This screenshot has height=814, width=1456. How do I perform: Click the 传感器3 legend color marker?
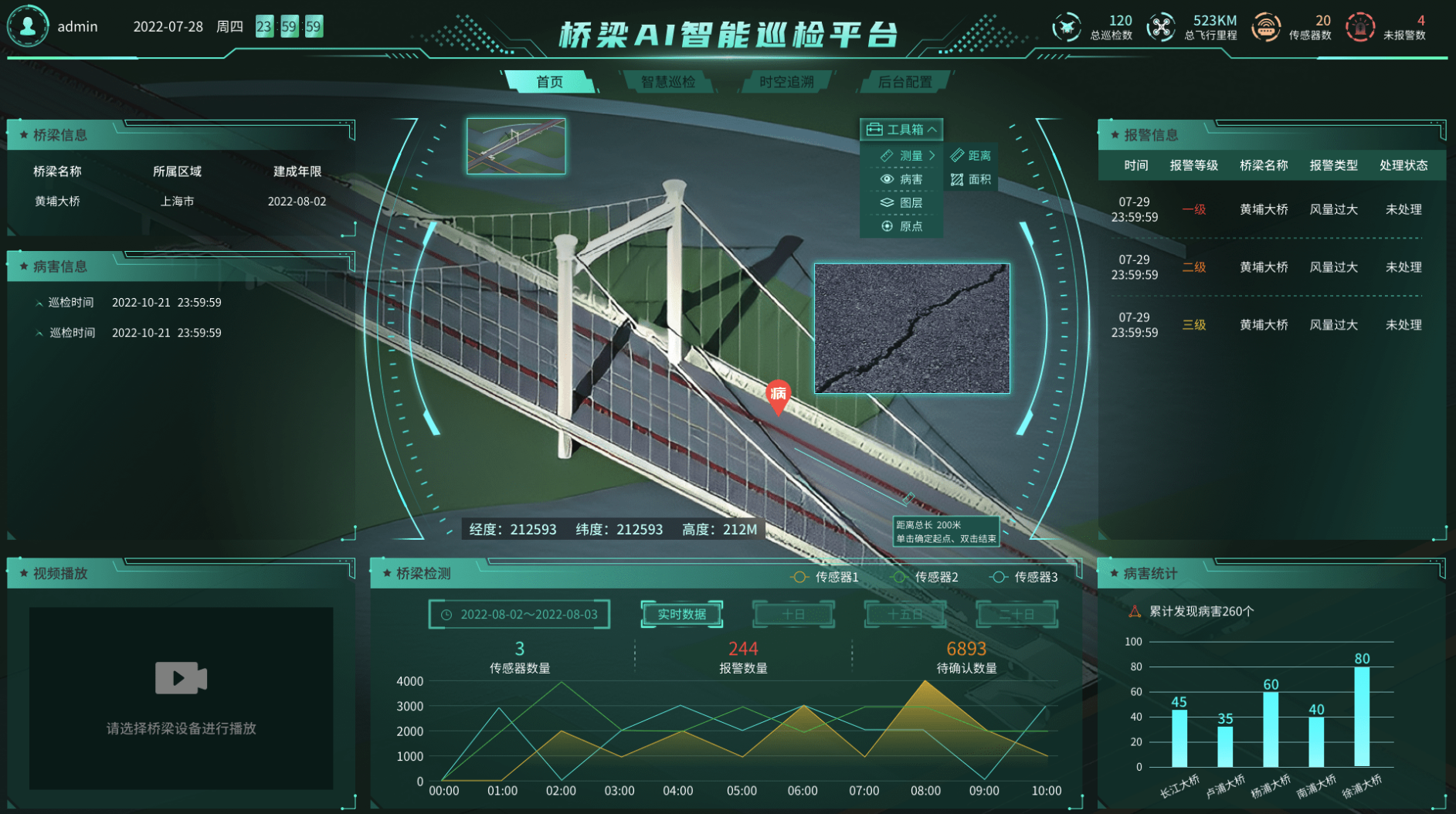[998, 576]
